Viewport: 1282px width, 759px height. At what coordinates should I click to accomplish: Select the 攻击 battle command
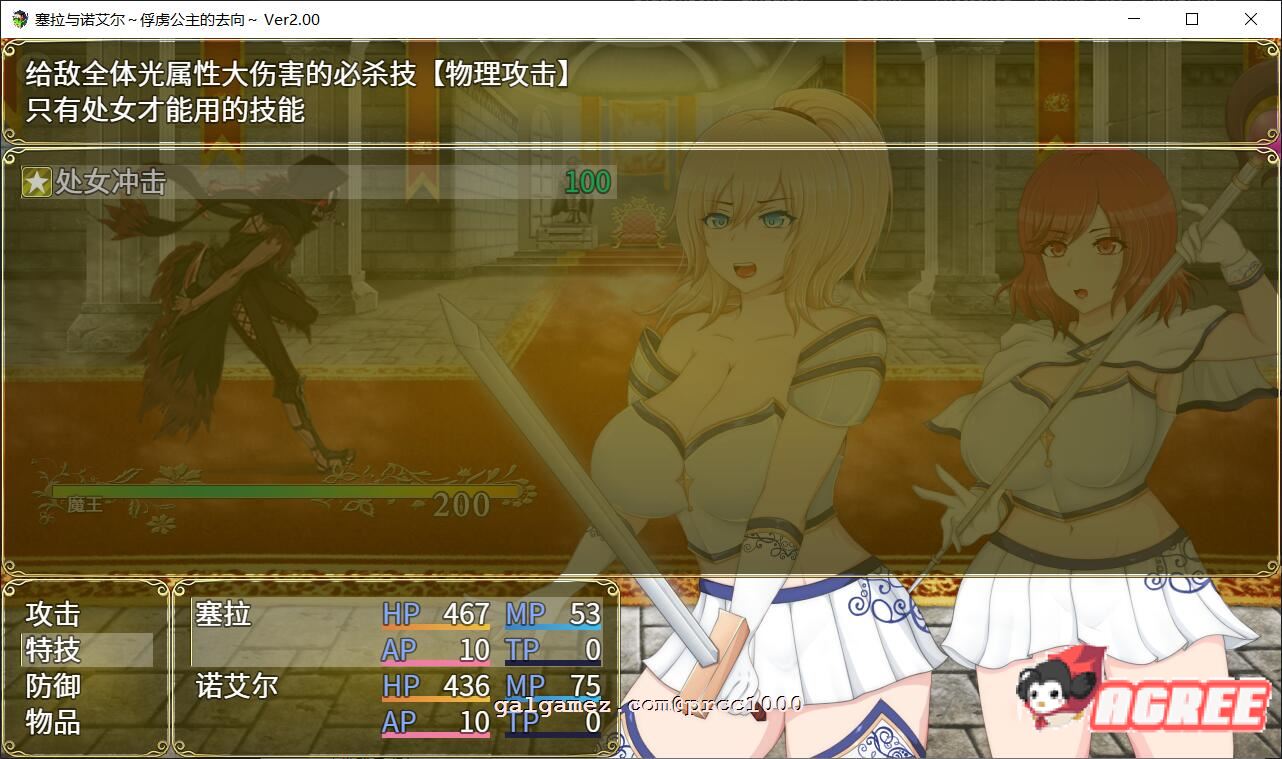[52, 612]
